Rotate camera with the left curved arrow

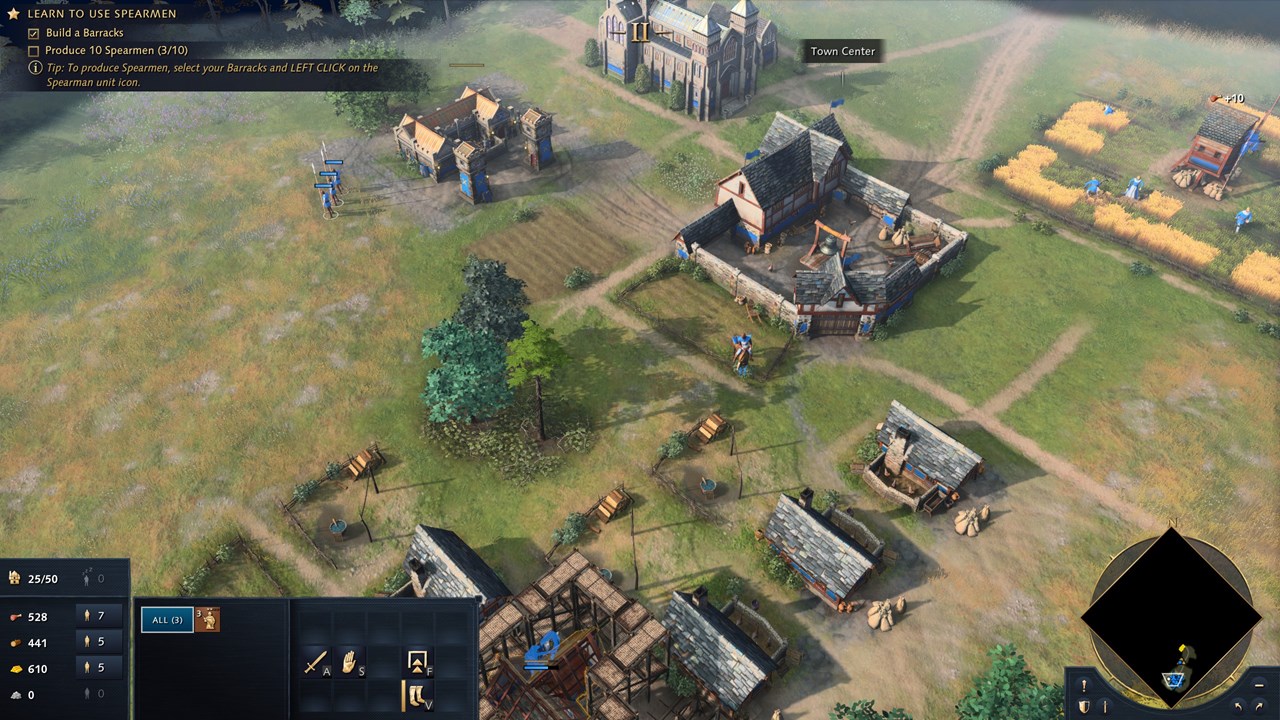1240,707
